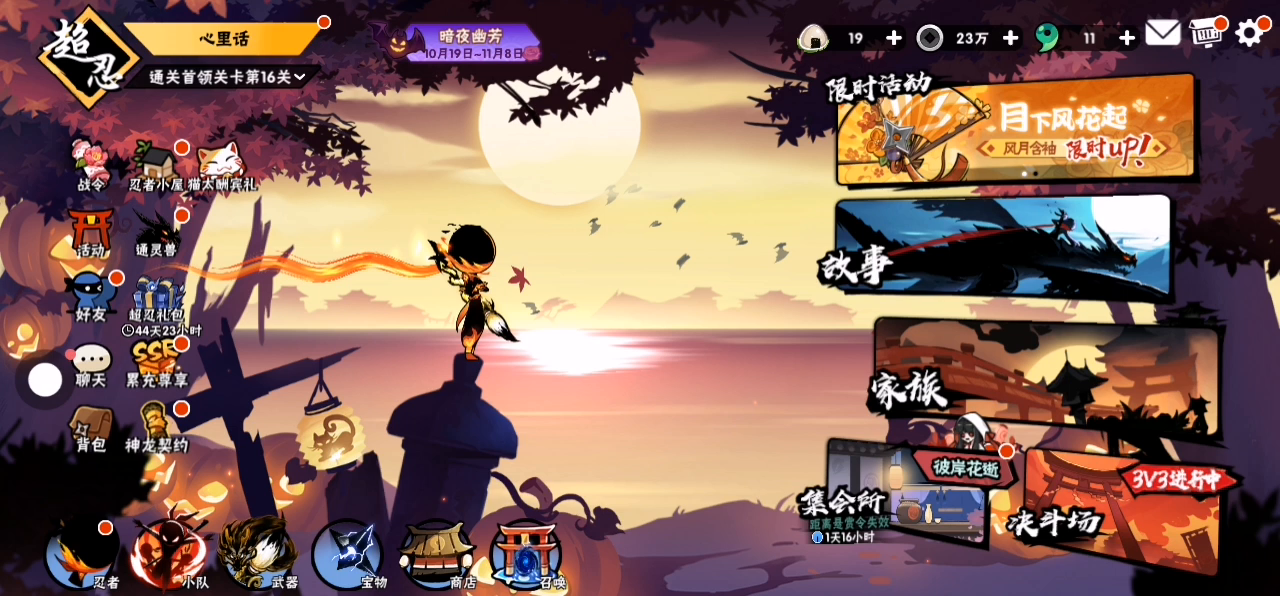Open the settings gear icon
1280x596 pixels.
coord(1250,34)
